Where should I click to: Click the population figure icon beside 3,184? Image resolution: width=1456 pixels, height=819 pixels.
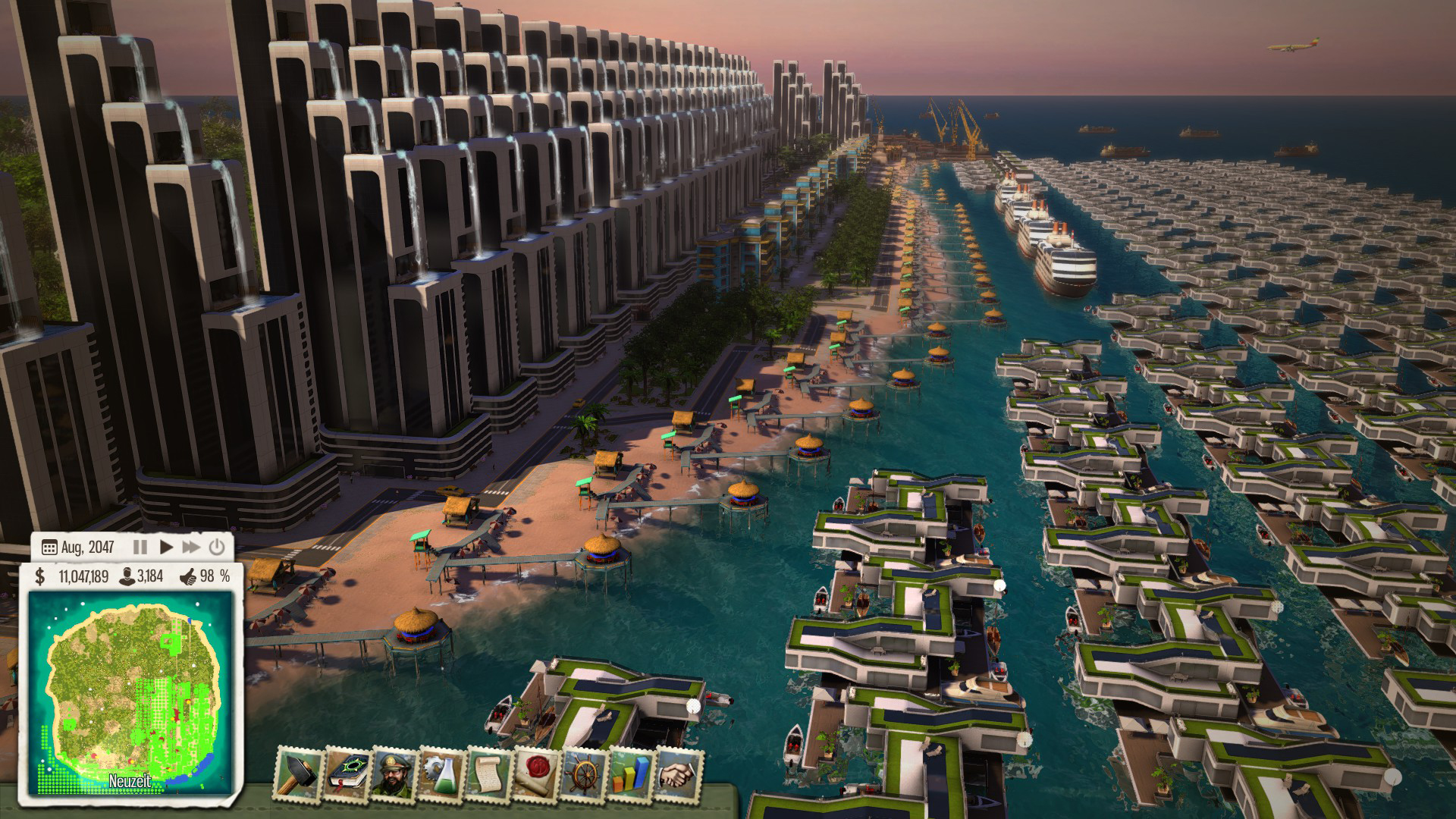pyautogui.click(x=127, y=578)
